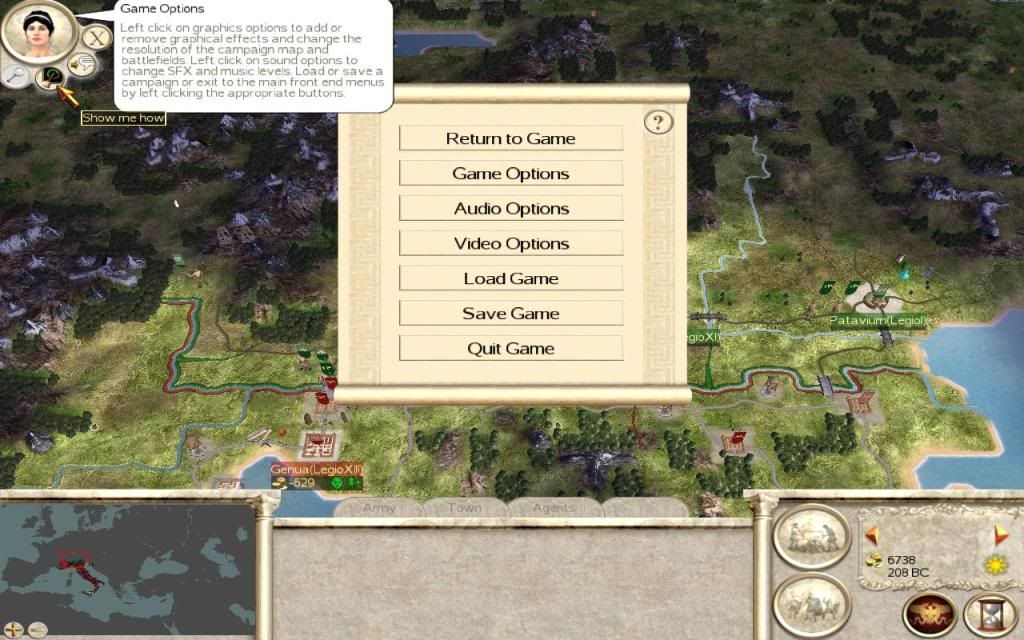Quit Game from the scroll menu

(x=510, y=348)
